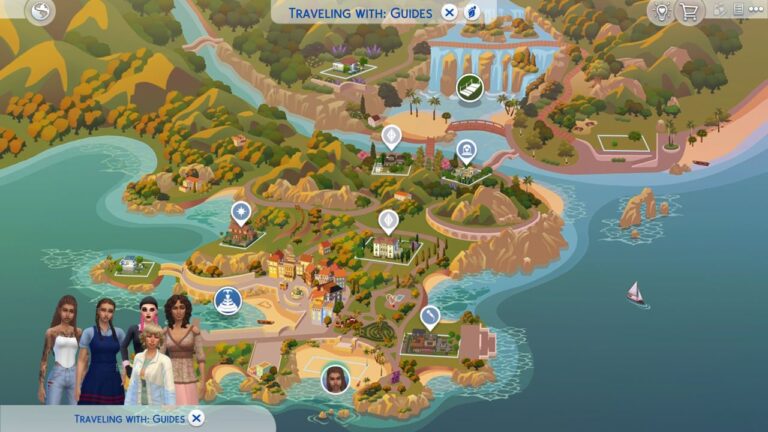Open the shopping cart store
Viewport: 768px width, 432px height.
[688, 12]
